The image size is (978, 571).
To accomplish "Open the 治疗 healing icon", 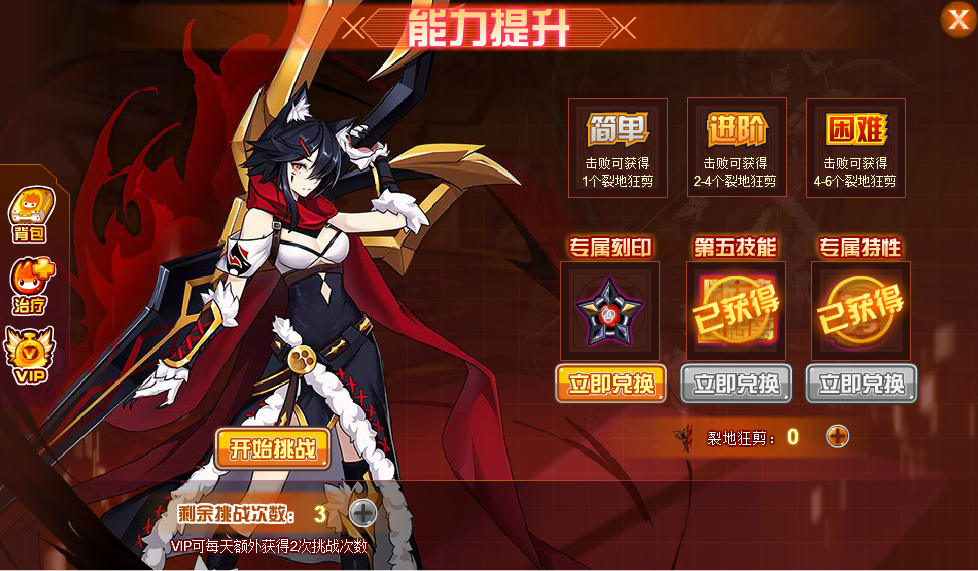I will pyautogui.click(x=31, y=284).
